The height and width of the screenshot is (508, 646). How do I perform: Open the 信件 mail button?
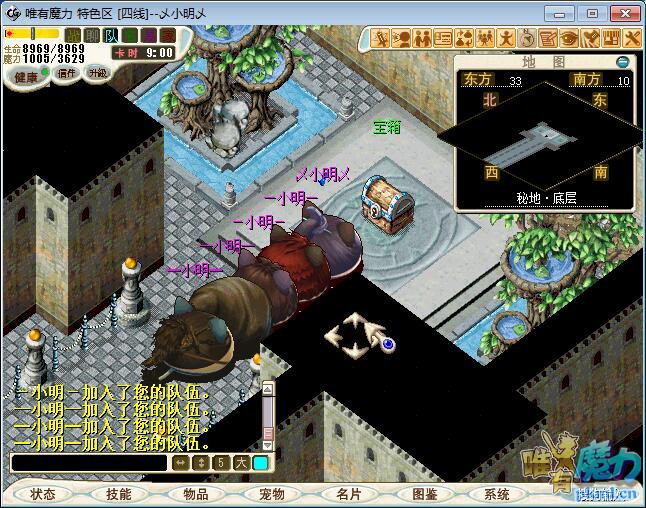coord(67,73)
